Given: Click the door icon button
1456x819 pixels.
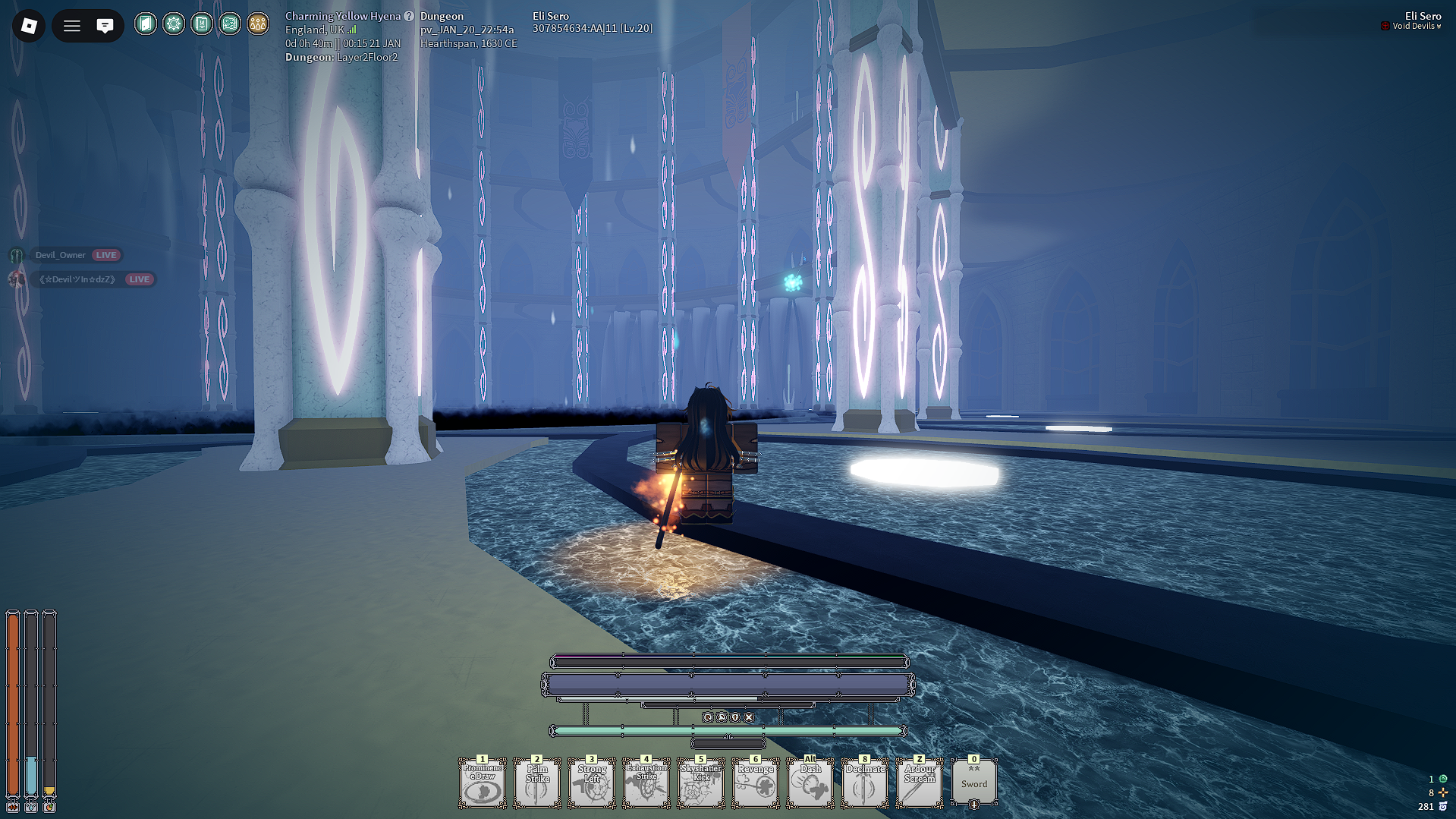Looking at the screenshot, I should [146, 24].
